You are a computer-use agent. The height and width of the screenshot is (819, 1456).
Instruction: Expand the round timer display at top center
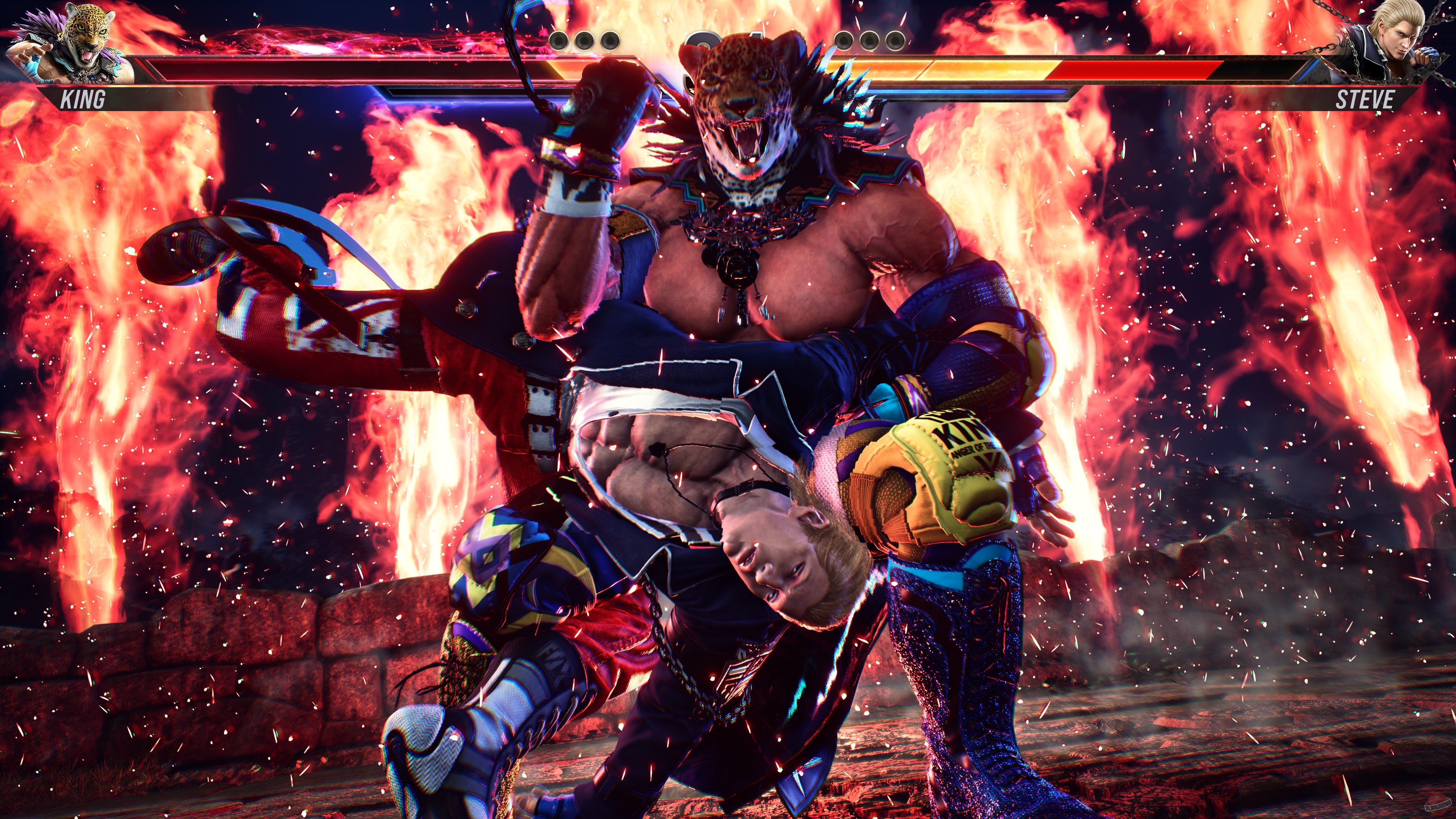(729, 39)
